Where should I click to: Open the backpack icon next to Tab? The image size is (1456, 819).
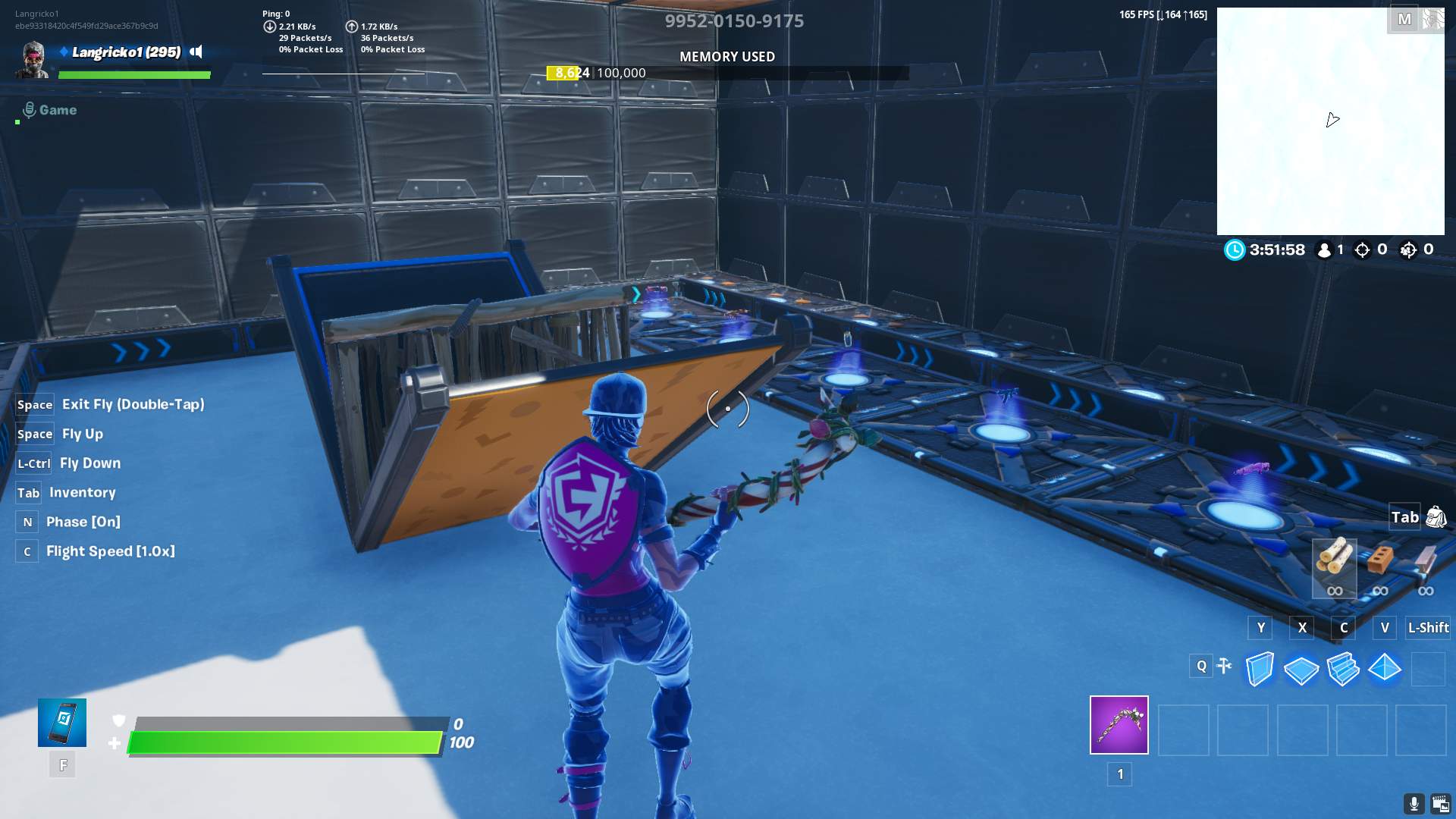tap(1438, 517)
